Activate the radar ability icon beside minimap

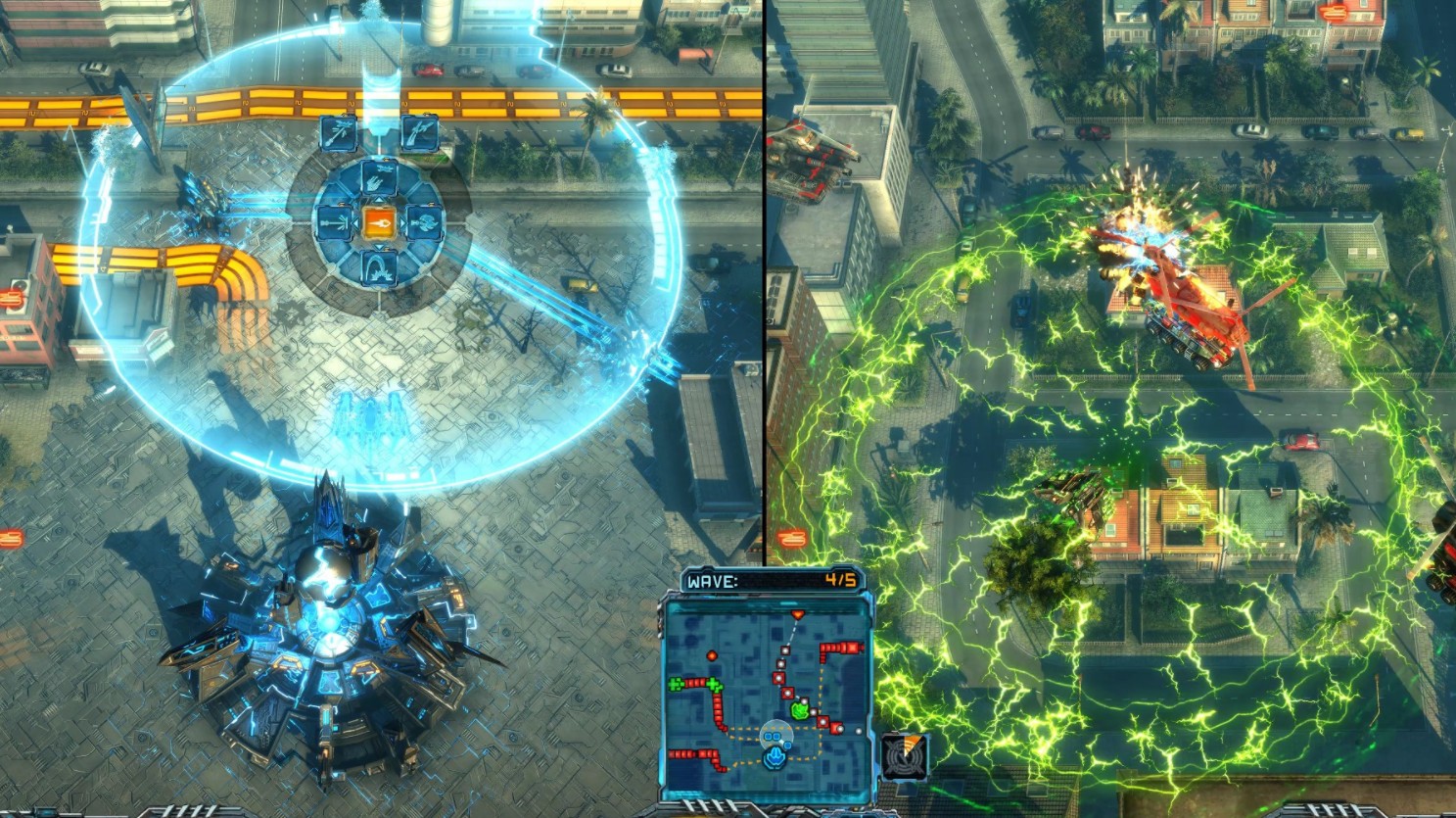click(x=904, y=754)
